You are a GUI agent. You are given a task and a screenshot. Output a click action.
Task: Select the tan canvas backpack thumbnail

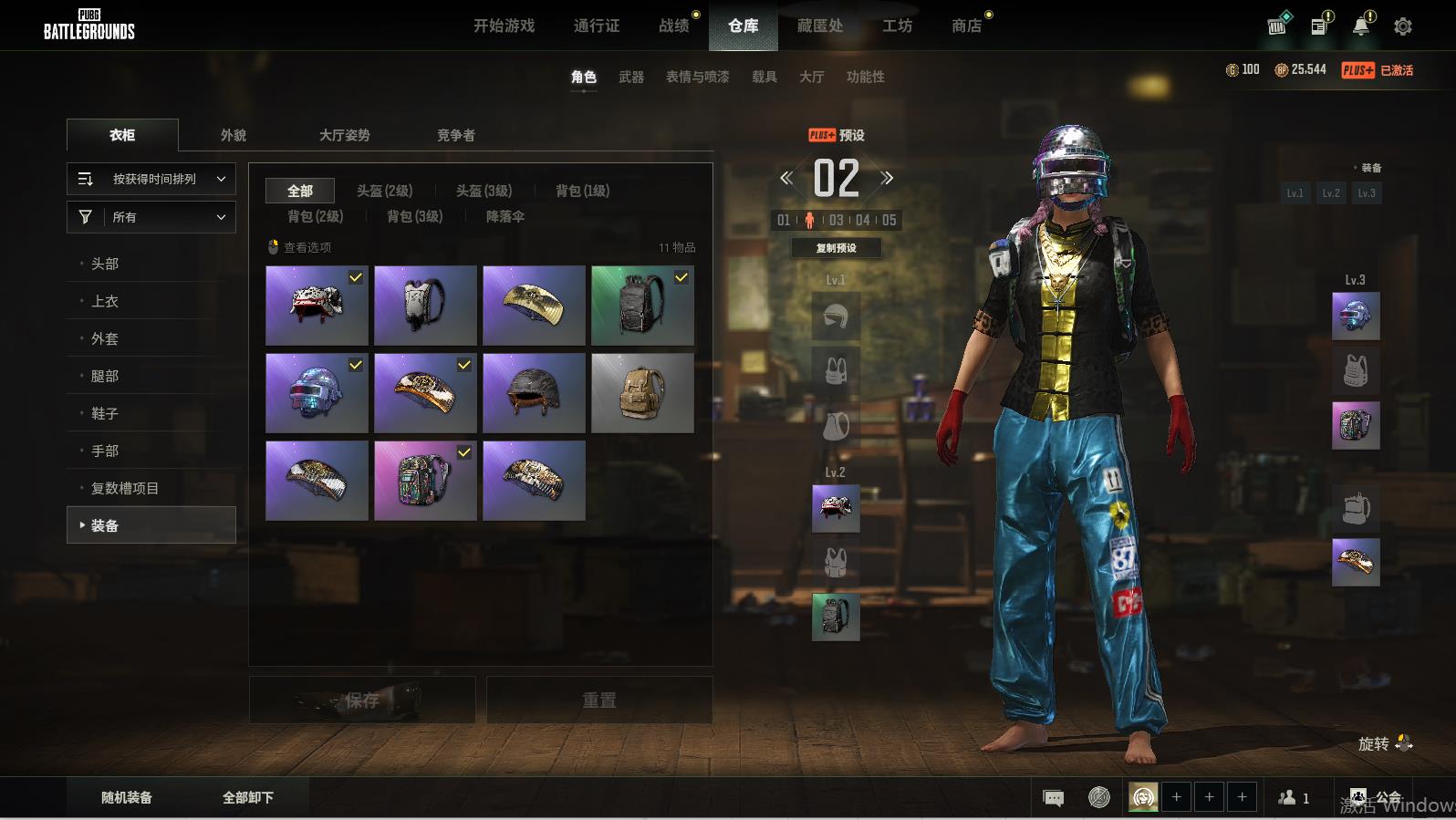[642, 393]
